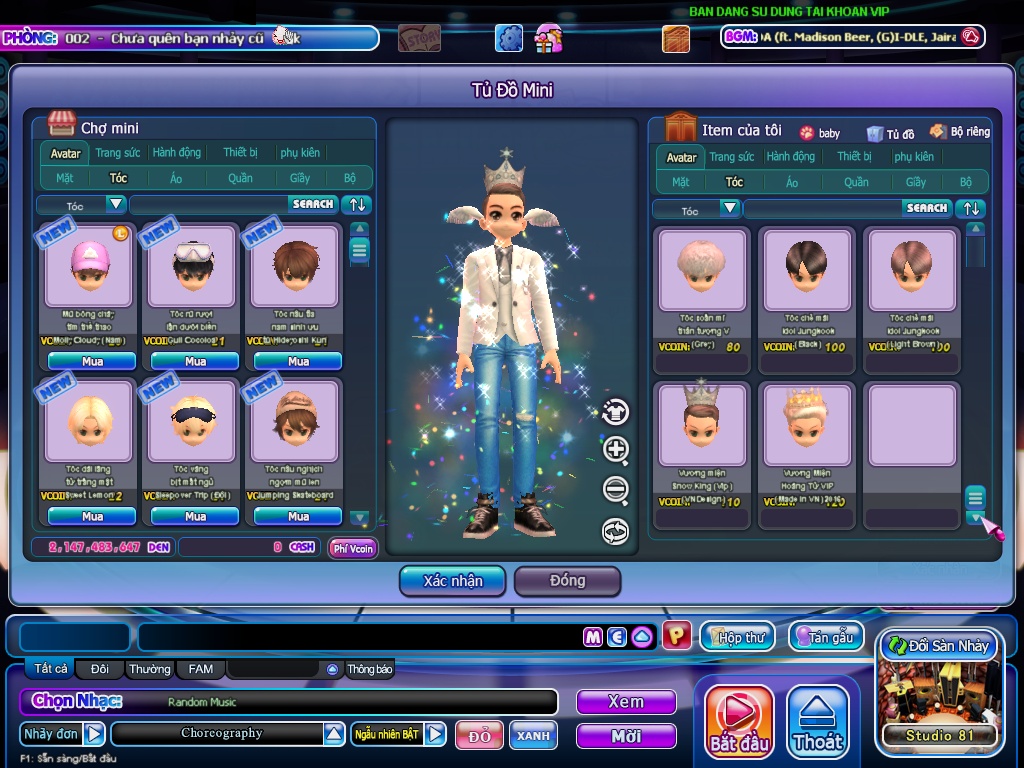The height and width of the screenshot is (768, 1024).
Task: Switch to Trang sức tab in Chợ mini
Action: pyautogui.click(x=118, y=153)
